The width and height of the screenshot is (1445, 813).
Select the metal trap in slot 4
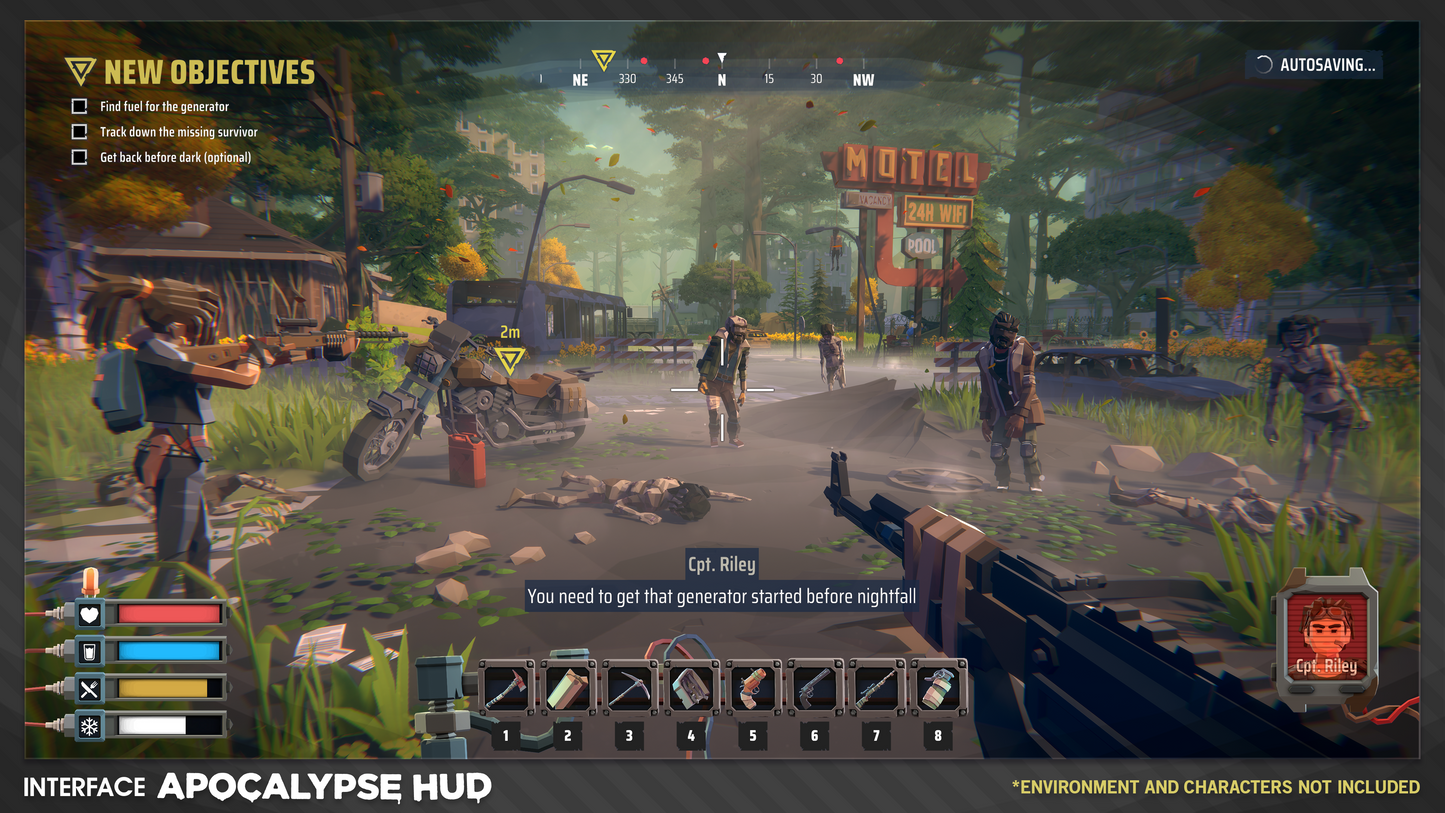pyautogui.click(x=691, y=687)
